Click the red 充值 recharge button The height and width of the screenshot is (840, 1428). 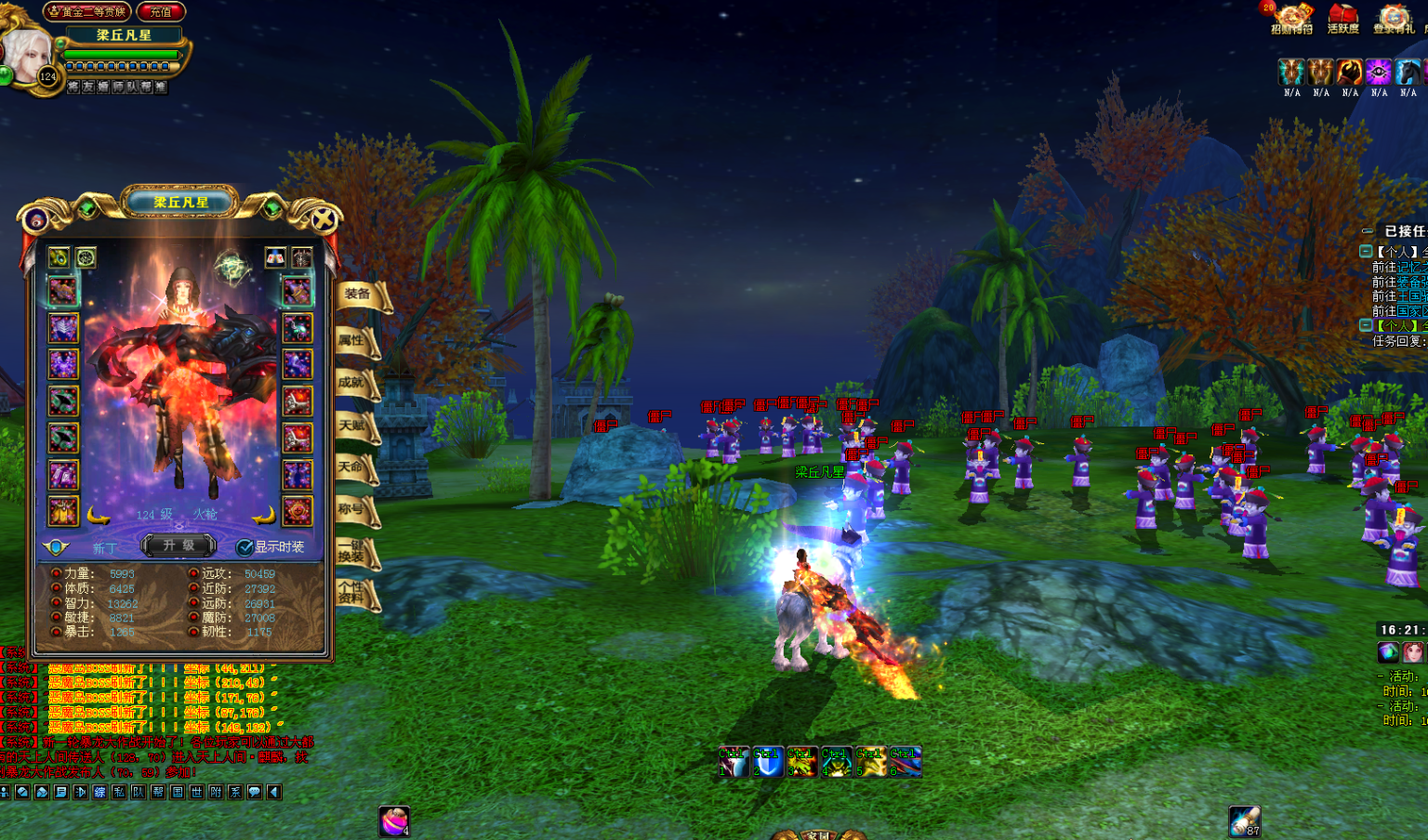(x=161, y=12)
